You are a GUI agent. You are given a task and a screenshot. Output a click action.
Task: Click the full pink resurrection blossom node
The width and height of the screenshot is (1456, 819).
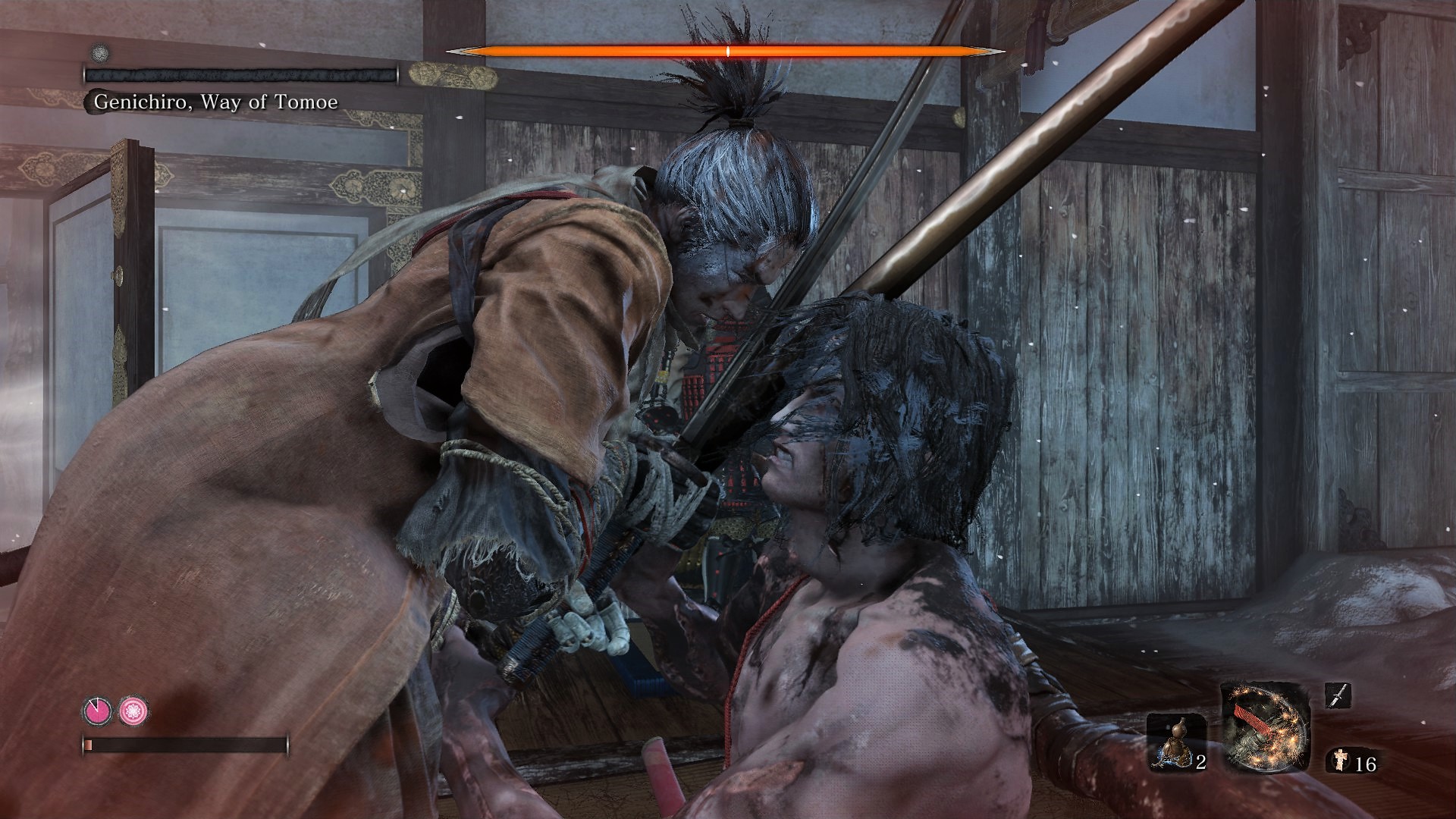click(x=134, y=711)
